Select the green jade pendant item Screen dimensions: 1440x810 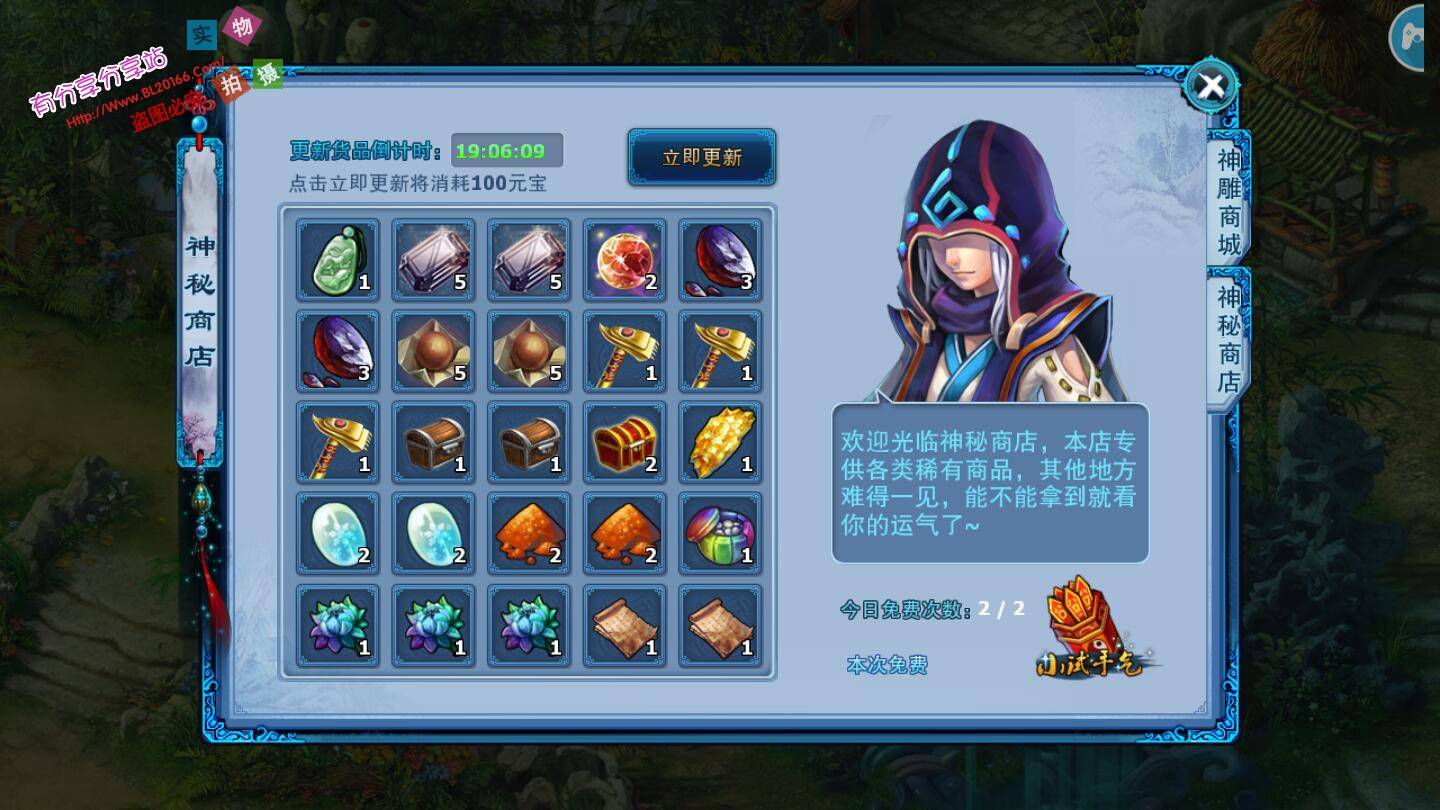pyautogui.click(x=337, y=259)
